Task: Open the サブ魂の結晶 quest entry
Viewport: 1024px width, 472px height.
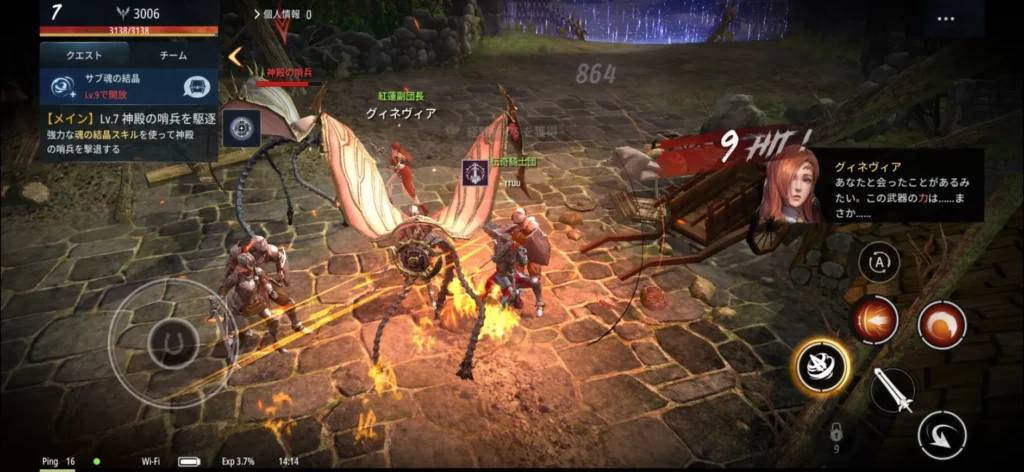Action: coord(110,86)
